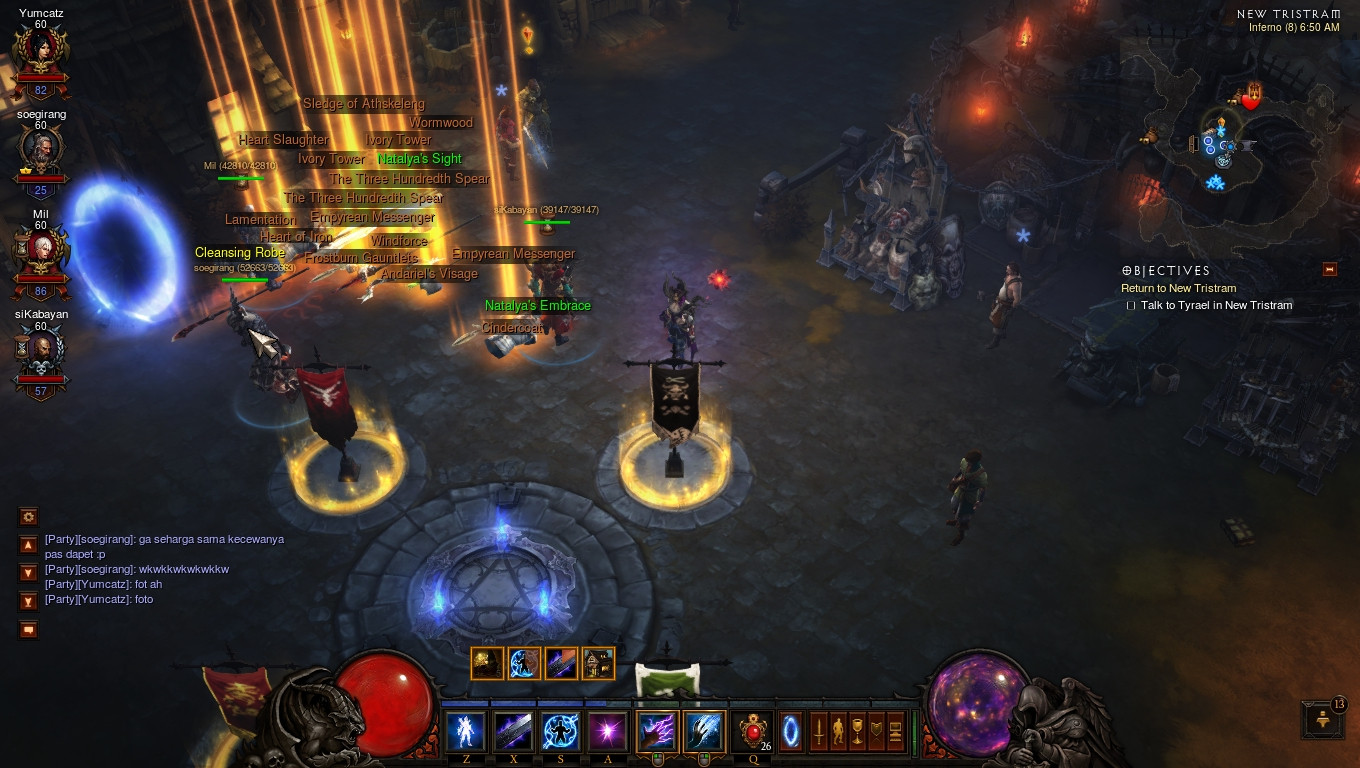Open inventory with the sword menu icon
The image size is (1360, 768).
point(819,731)
